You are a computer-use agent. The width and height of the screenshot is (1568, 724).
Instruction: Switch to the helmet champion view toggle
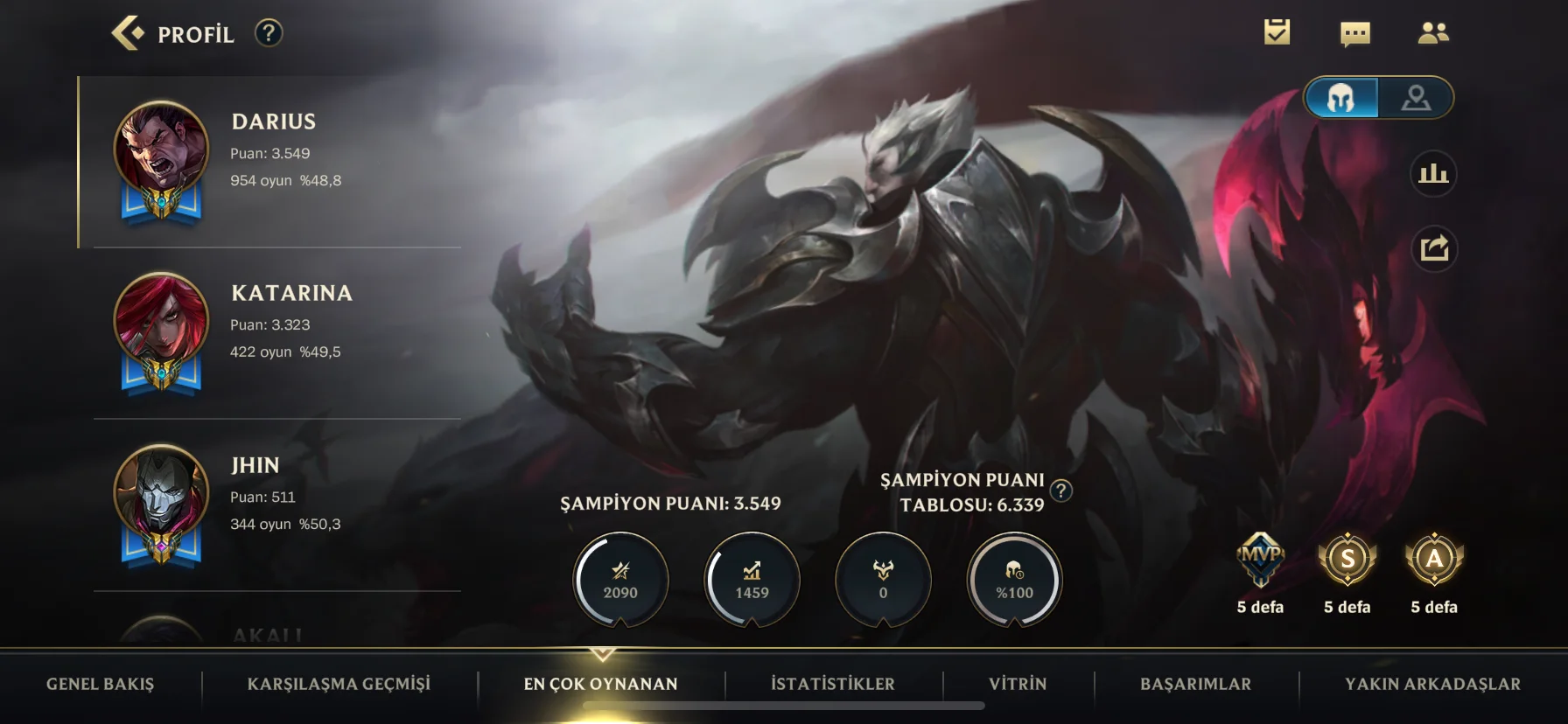1341,98
